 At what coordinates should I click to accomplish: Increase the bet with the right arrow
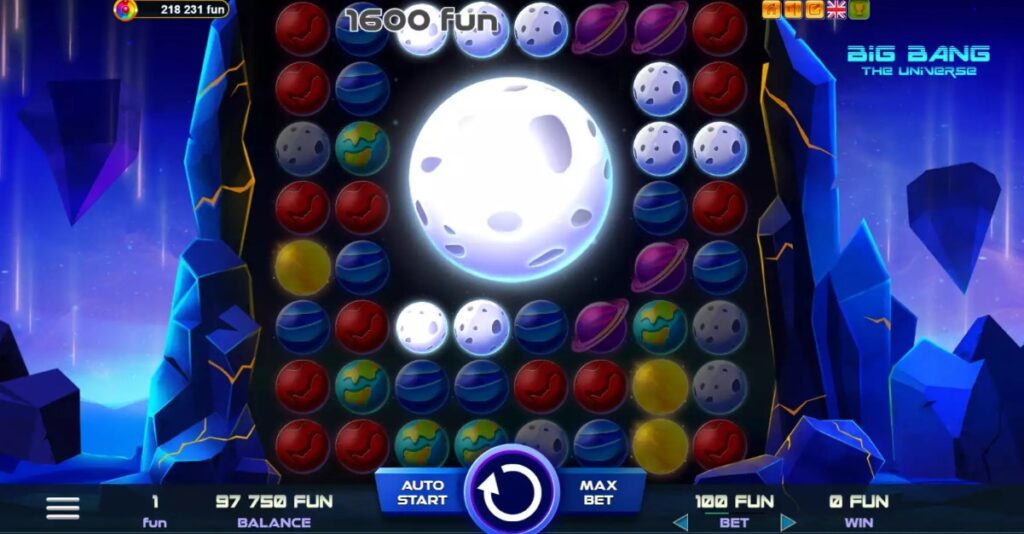[788, 522]
